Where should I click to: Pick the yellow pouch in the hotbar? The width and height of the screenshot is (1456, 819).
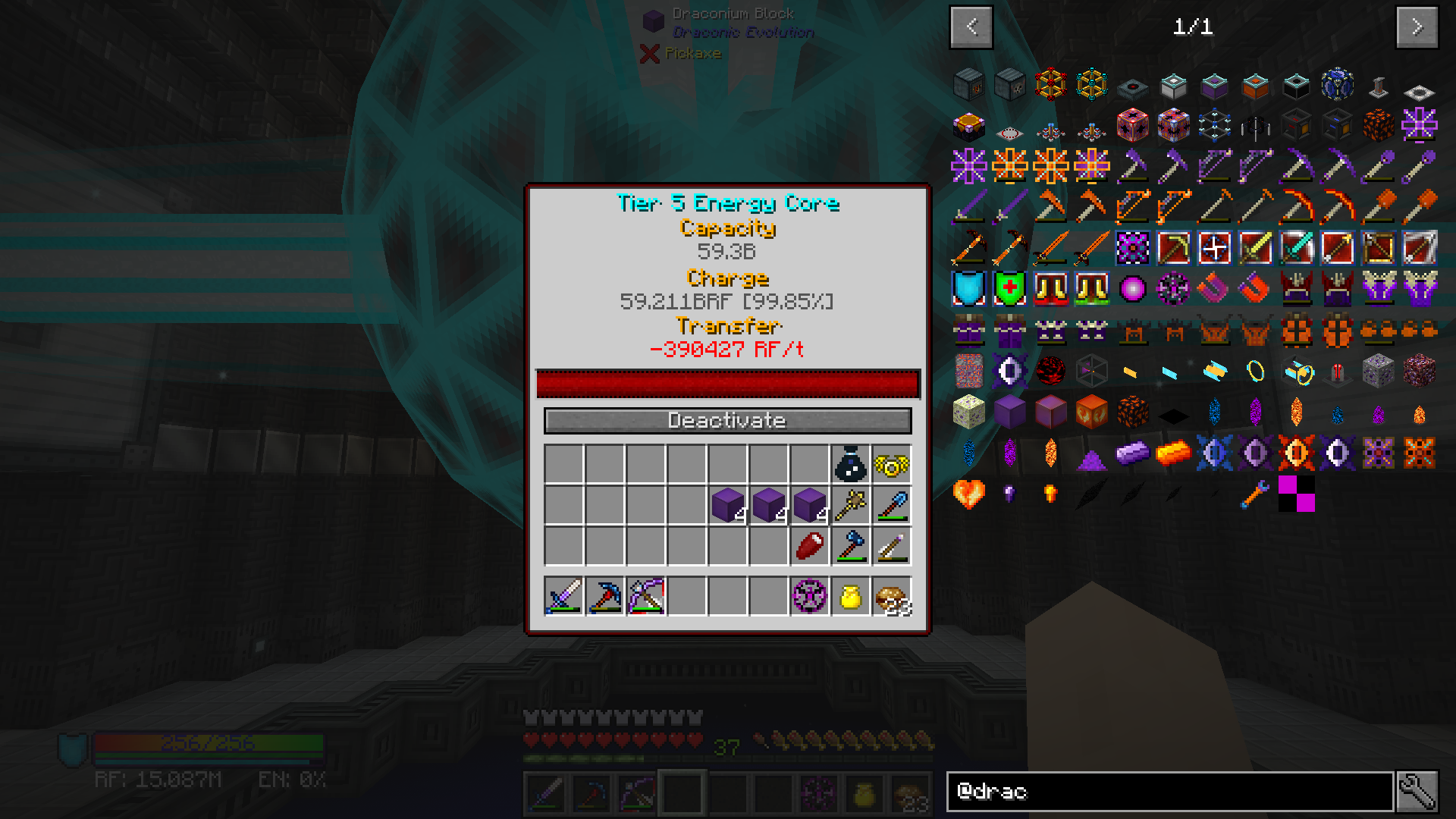click(851, 597)
